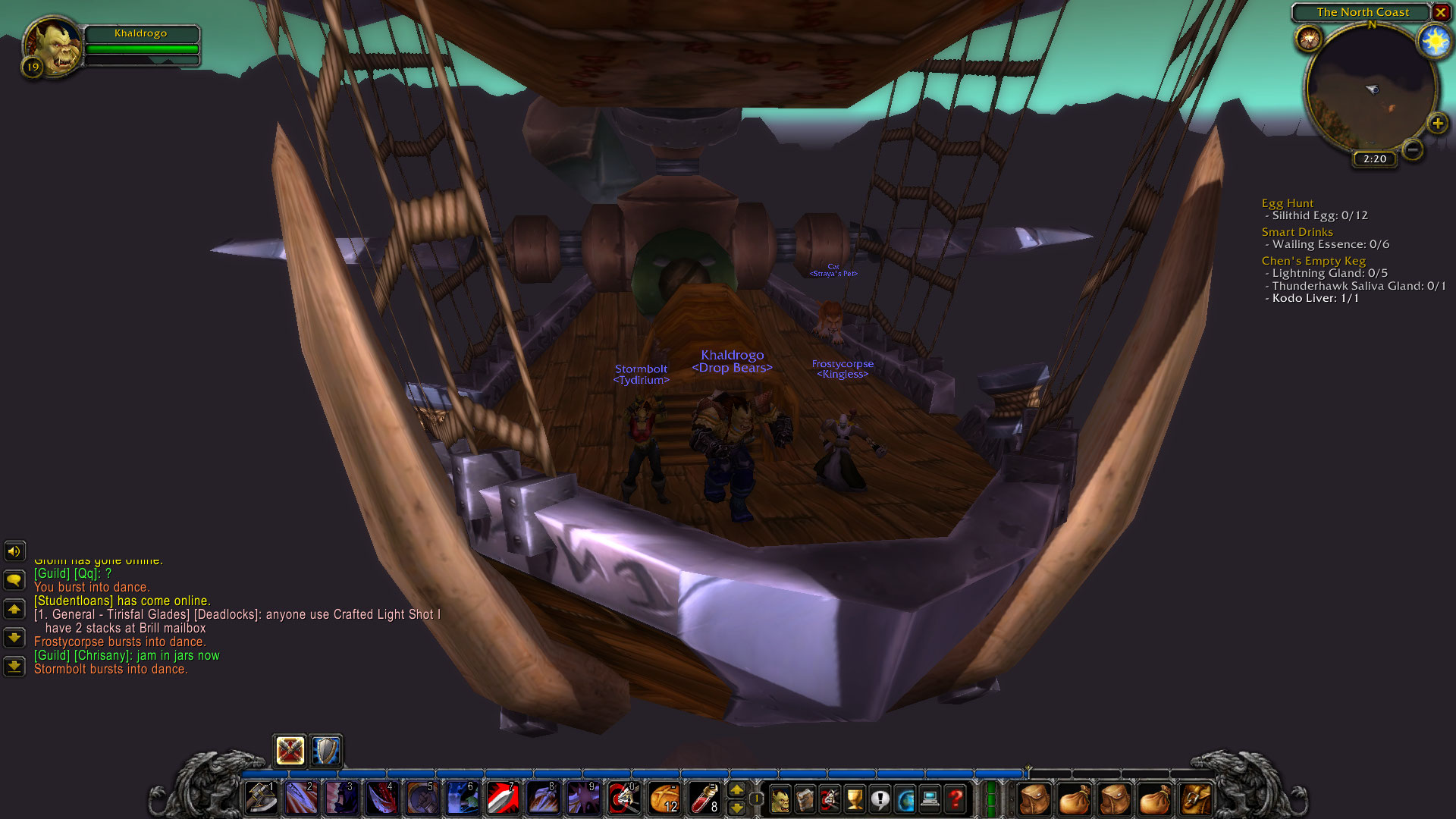This screenshot has width=1456, height=819.
Task: Open the chat menu via speech bubble
Action: [x=14, y=579]
